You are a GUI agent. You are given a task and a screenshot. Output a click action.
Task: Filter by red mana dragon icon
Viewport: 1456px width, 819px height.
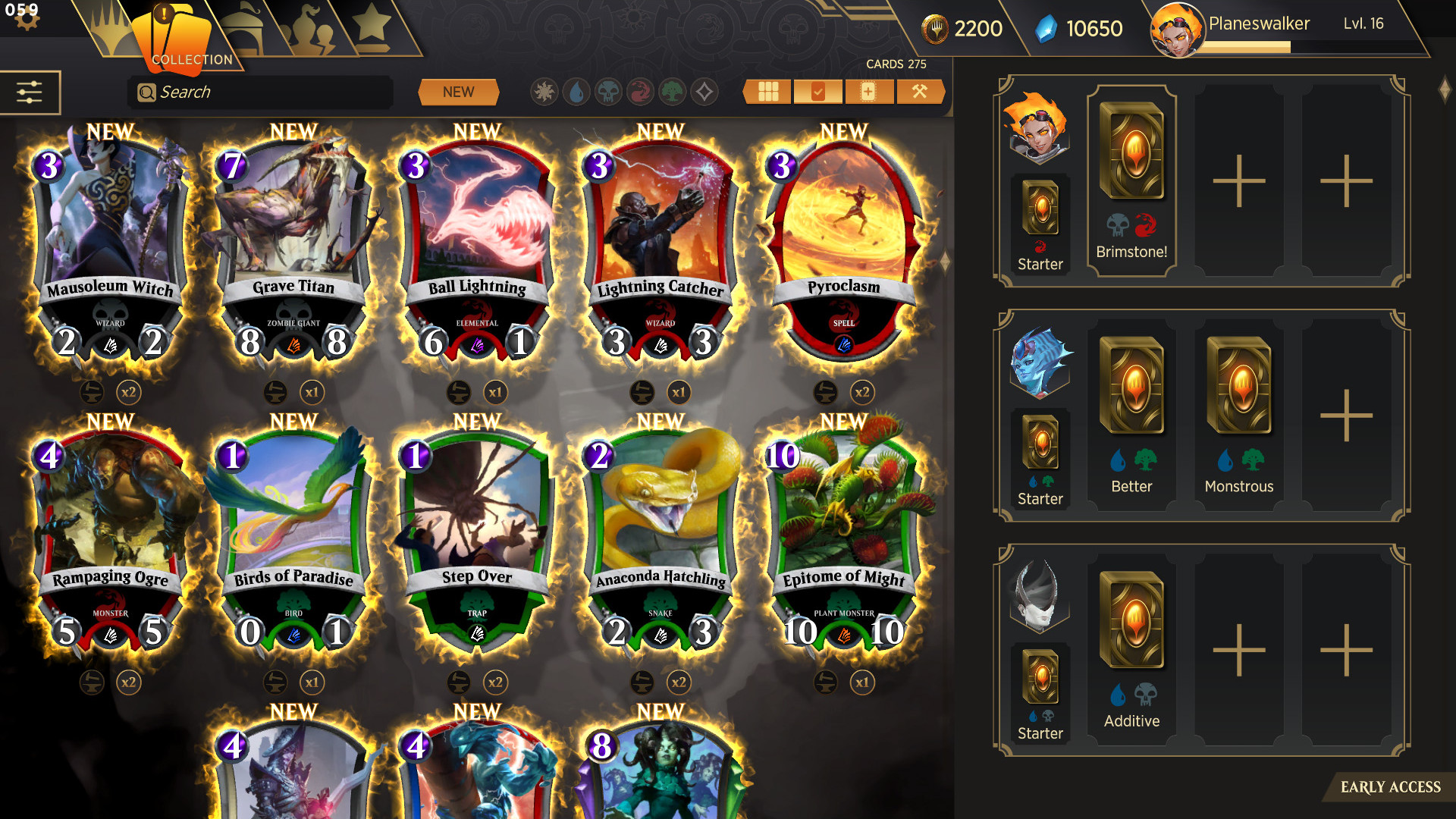[x=641, y=91]
